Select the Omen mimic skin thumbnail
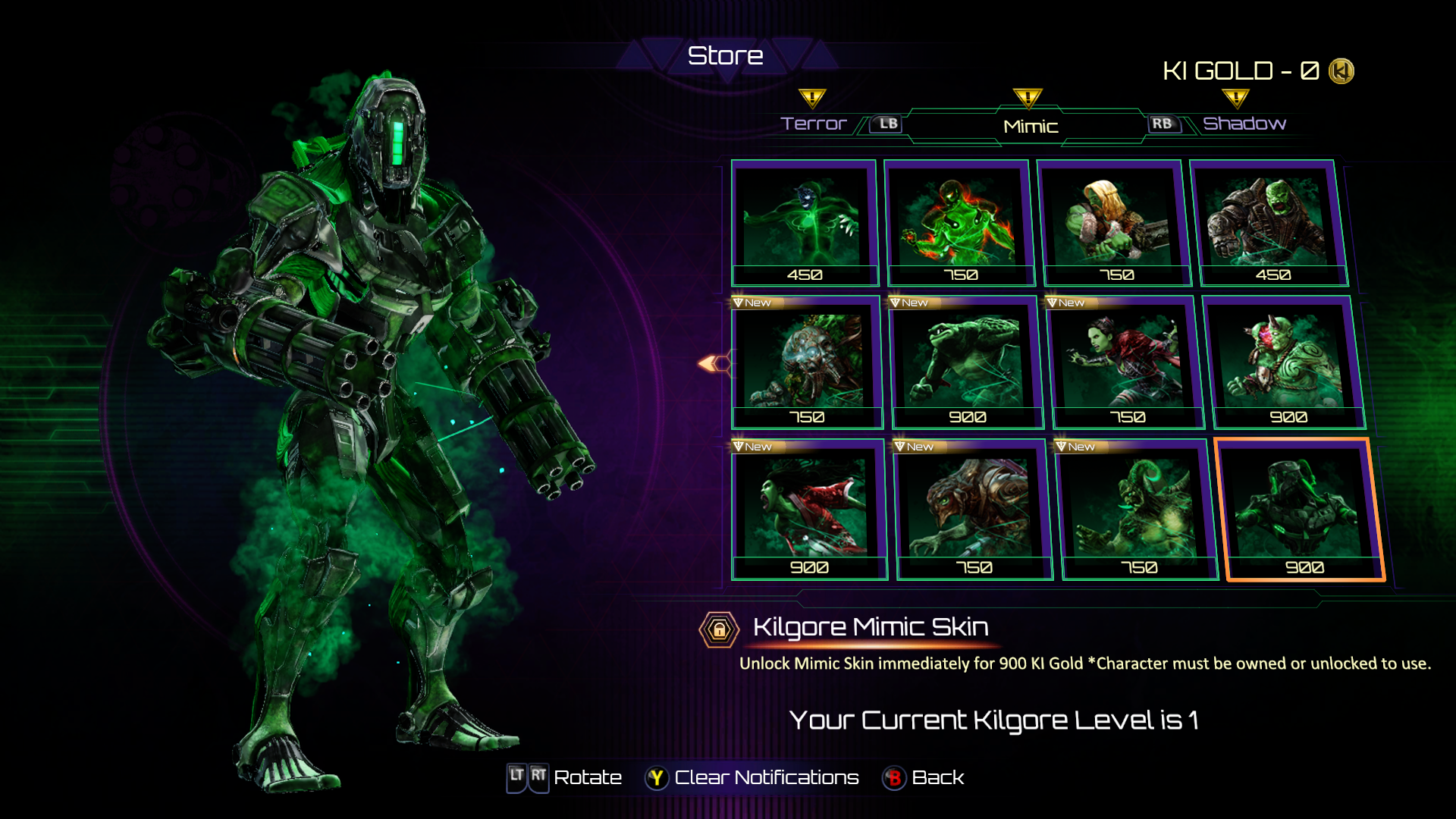This screenshot has width=1456, height=819. click(x=804, y=222)
